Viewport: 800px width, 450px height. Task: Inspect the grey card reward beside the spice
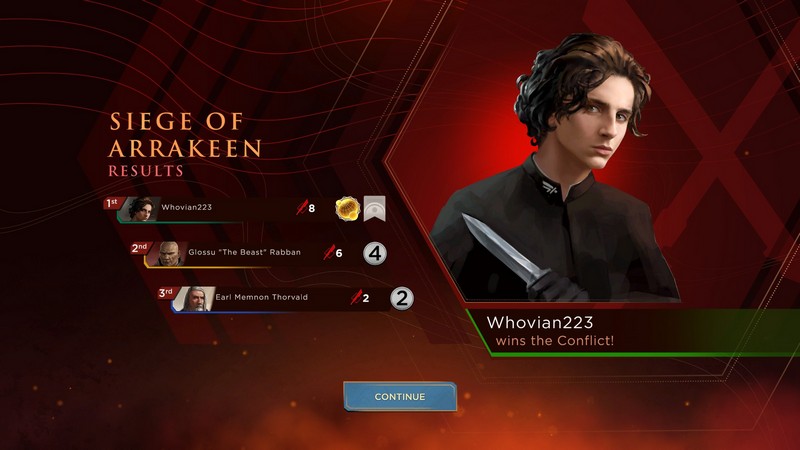375,208
